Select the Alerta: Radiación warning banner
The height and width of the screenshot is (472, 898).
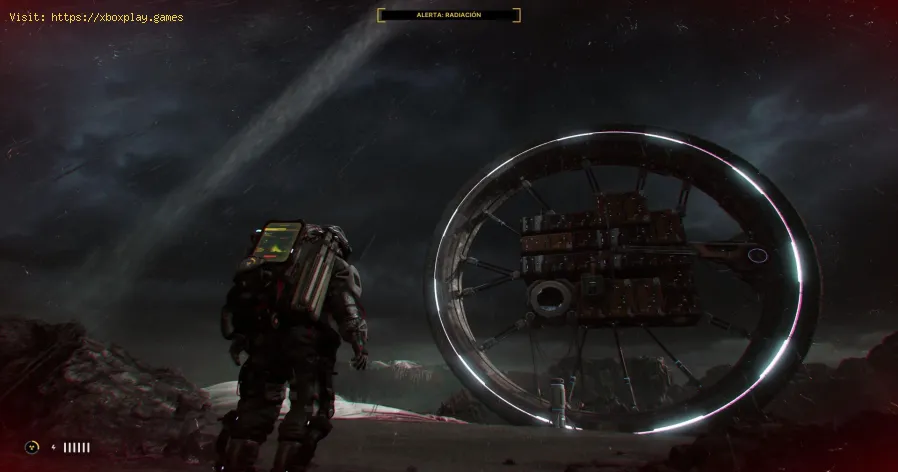pos(449,15)
